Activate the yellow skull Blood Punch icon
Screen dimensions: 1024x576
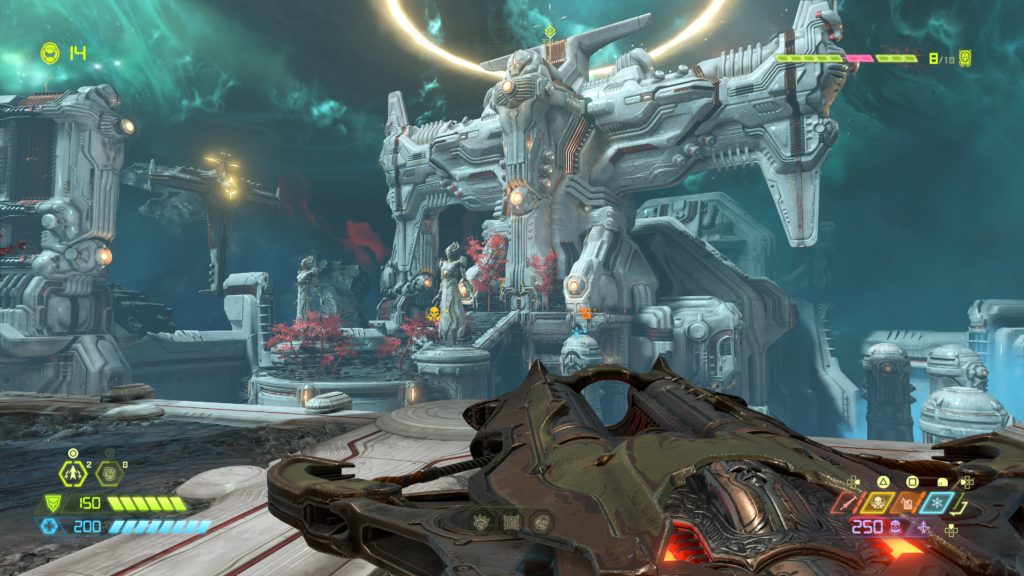coord(878,503)
